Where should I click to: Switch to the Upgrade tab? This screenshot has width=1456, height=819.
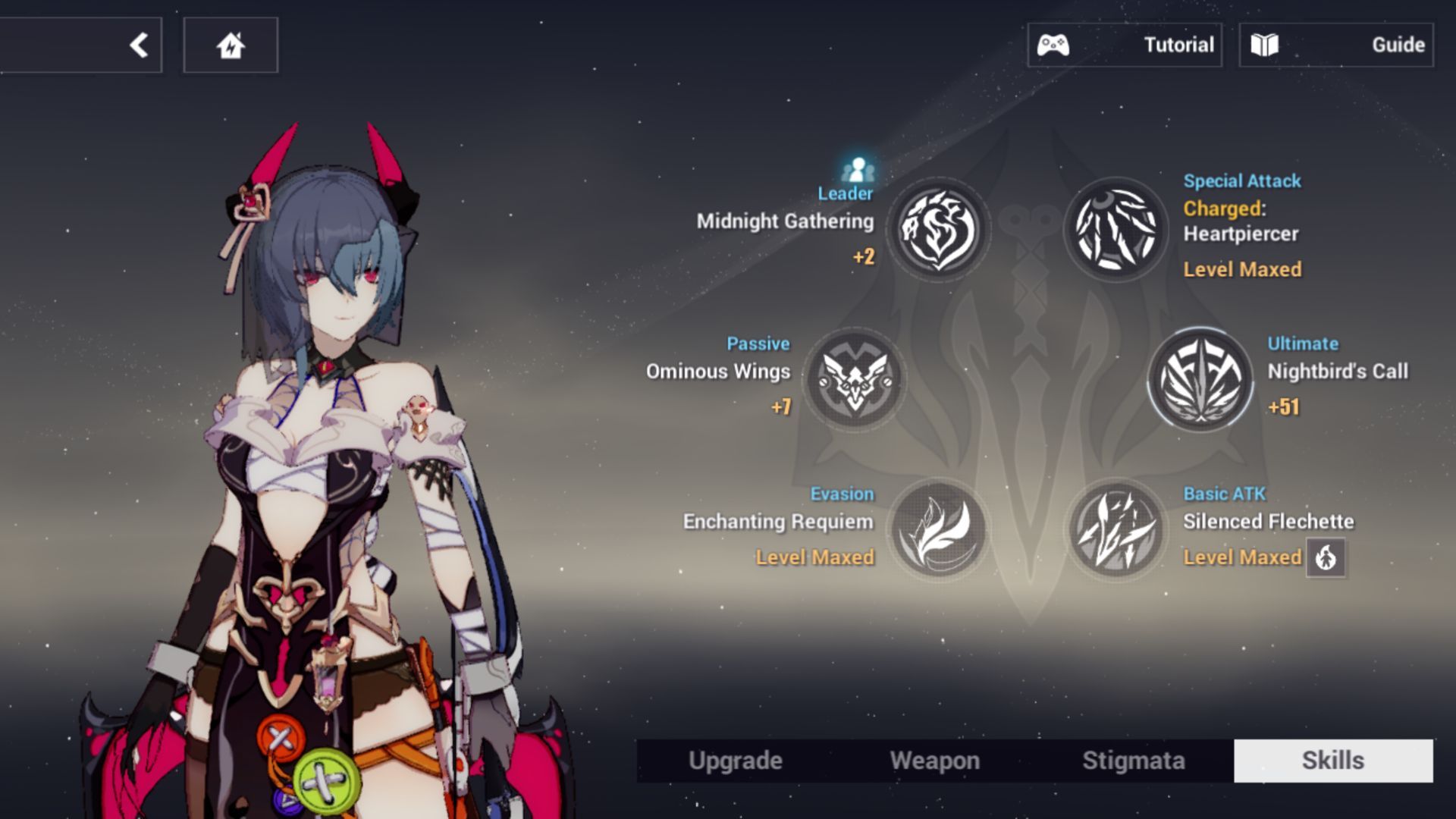(x=734, y=760)
